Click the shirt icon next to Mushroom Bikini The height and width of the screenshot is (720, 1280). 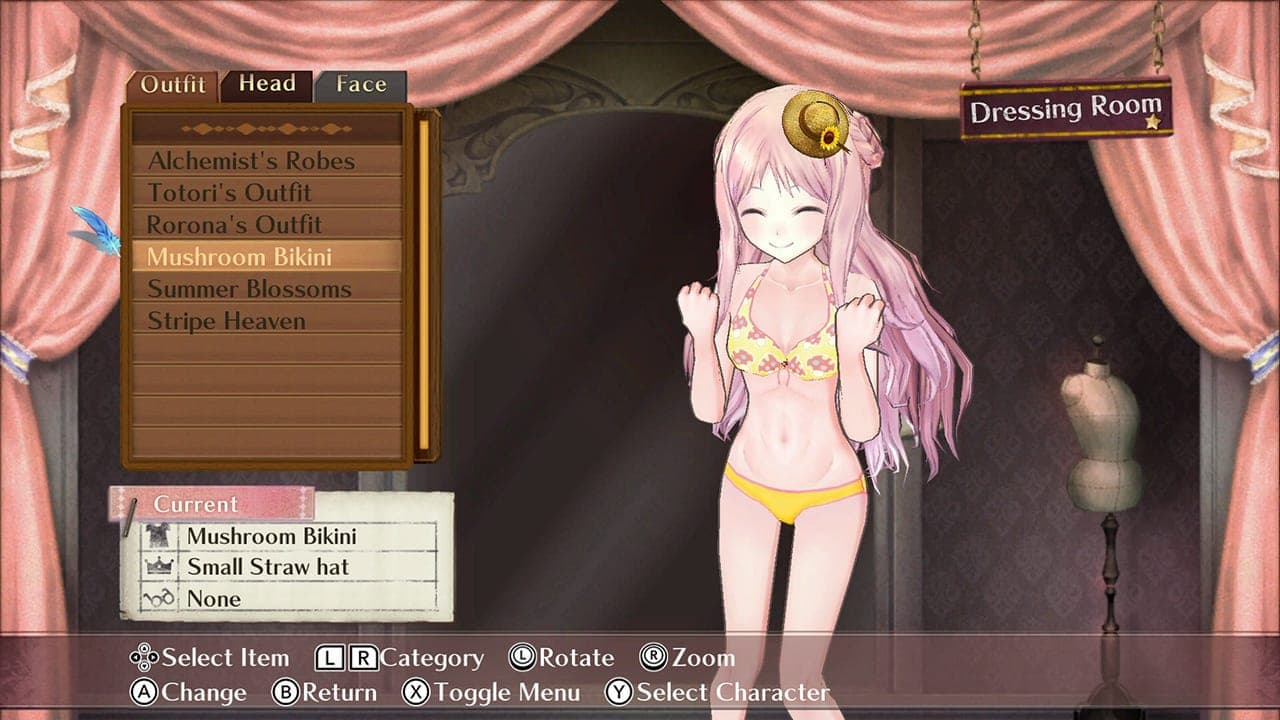155,536
